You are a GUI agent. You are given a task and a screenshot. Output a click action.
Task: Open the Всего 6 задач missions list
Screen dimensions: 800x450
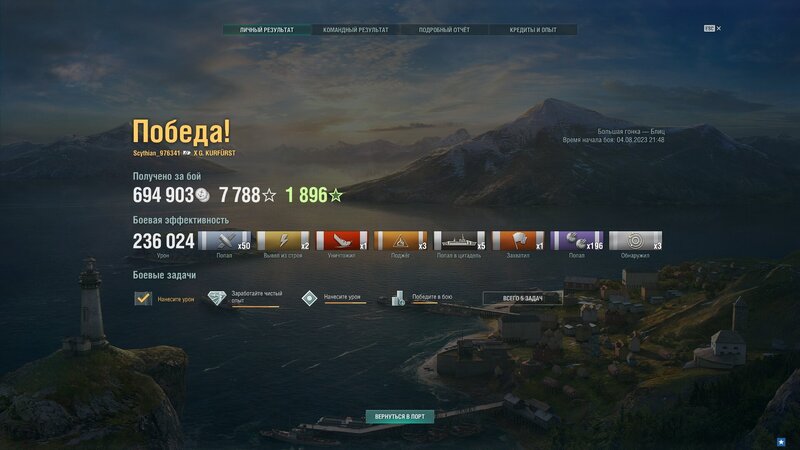pos(522,298)
